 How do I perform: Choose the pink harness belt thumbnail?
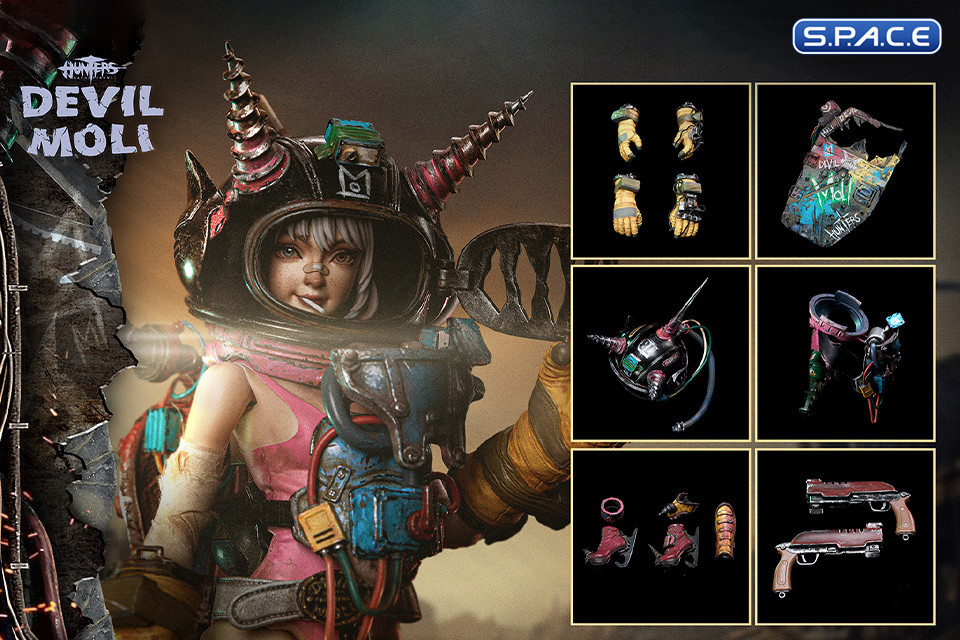[844, 353]
